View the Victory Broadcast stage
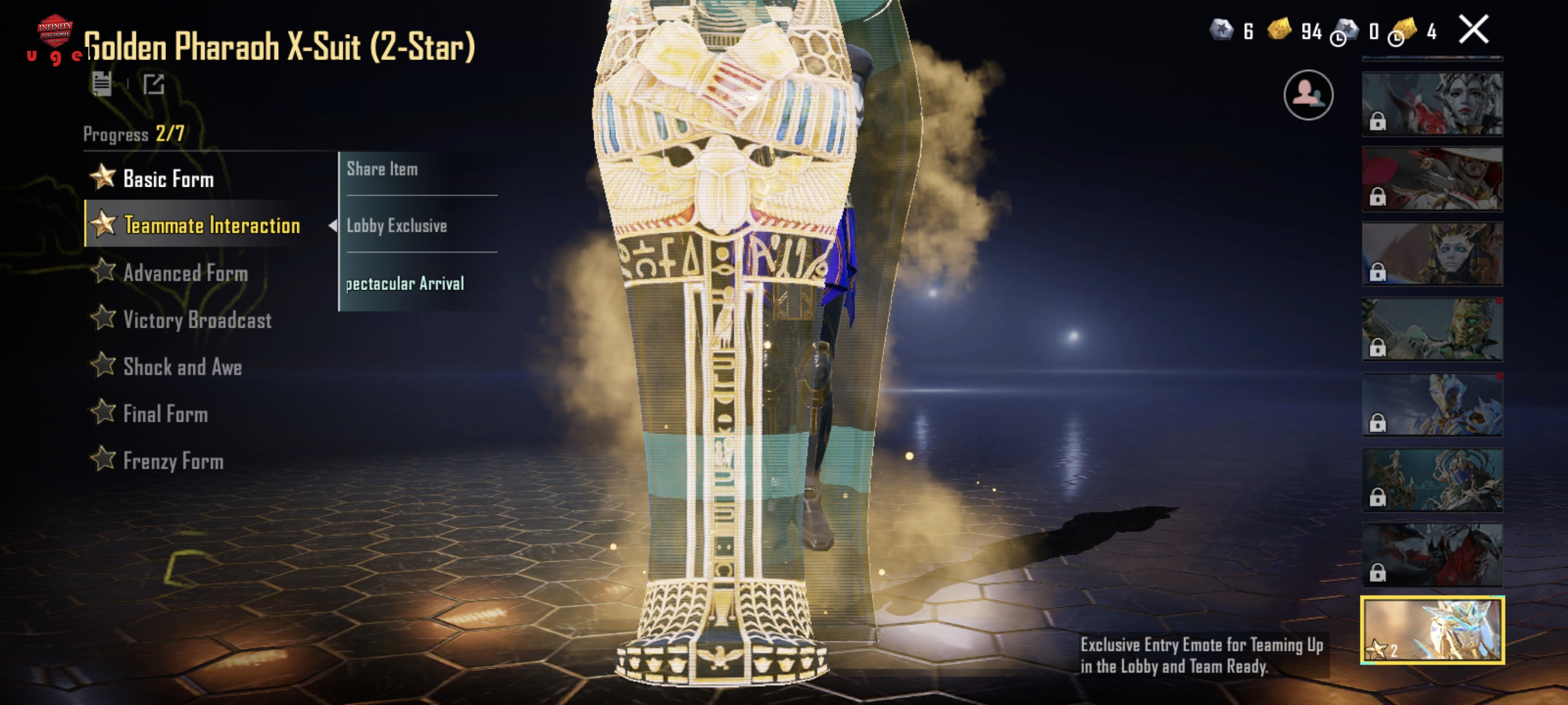Image resolution: width=1568 pixels, height=705 pixels. pos(197,320)
